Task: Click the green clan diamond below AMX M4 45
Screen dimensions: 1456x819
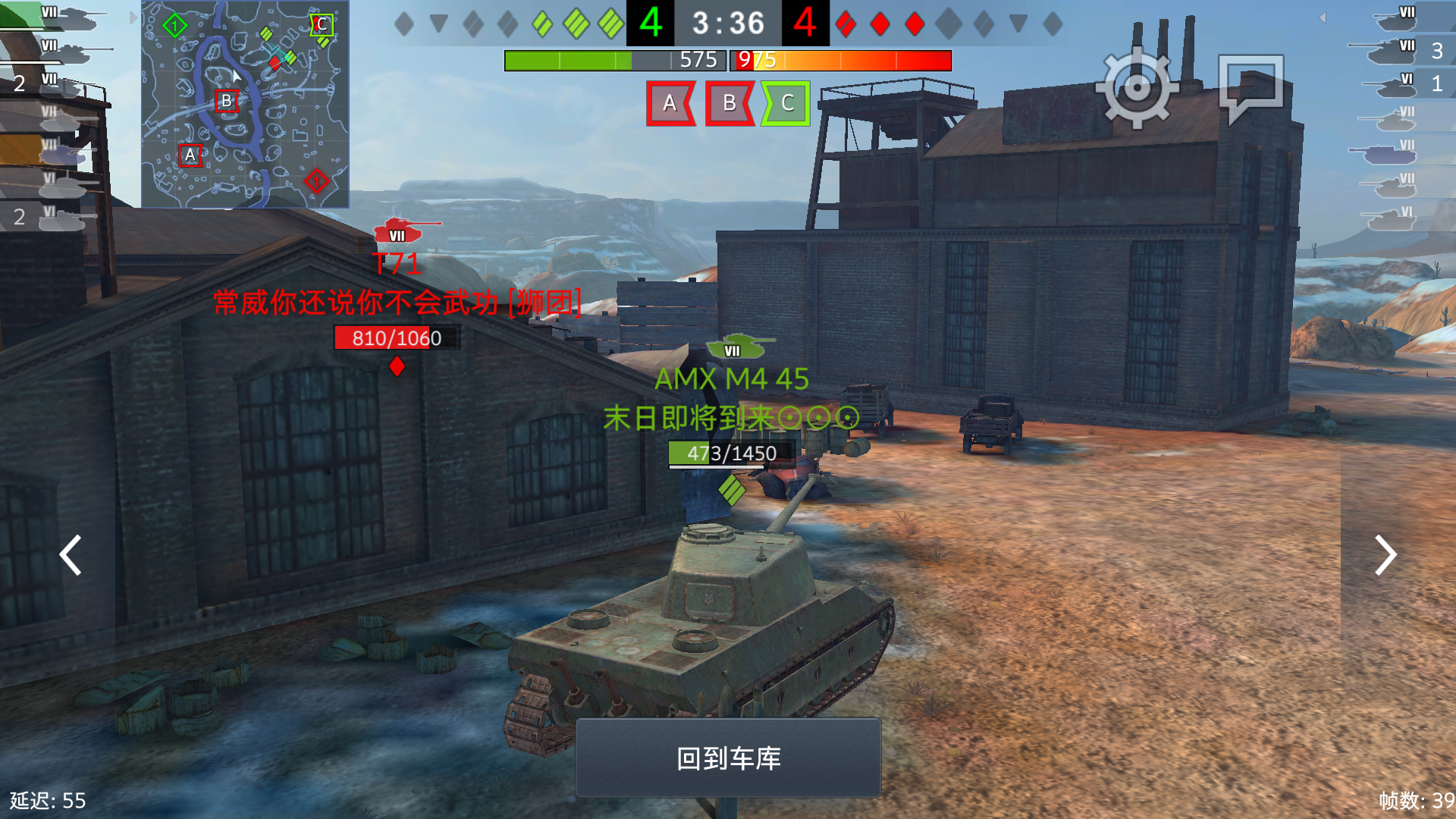Action: tap(730, 490)
